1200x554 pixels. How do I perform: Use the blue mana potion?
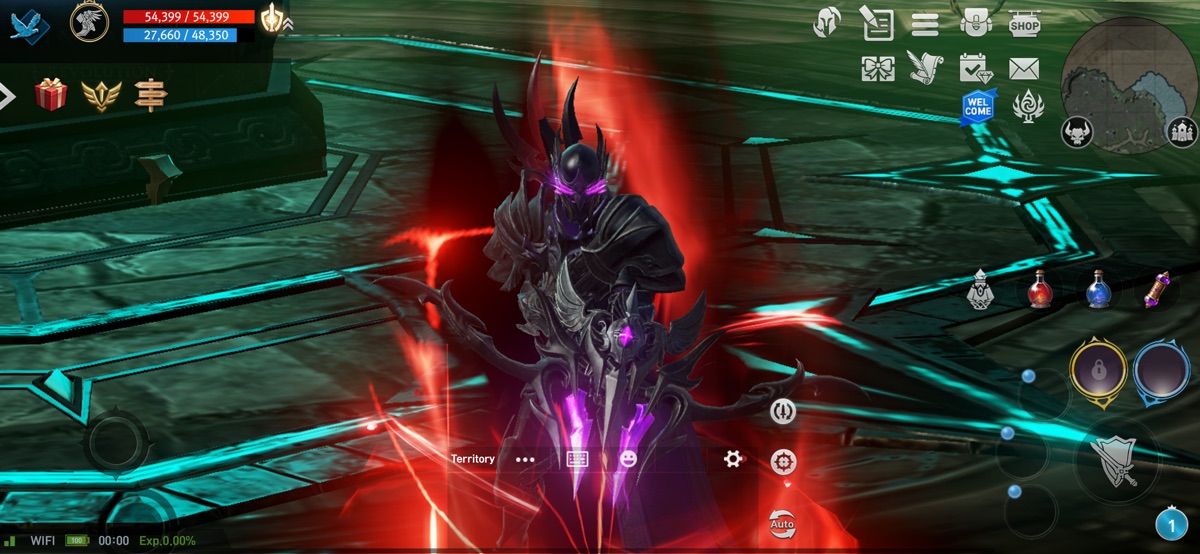click(x=1099, y=291)
